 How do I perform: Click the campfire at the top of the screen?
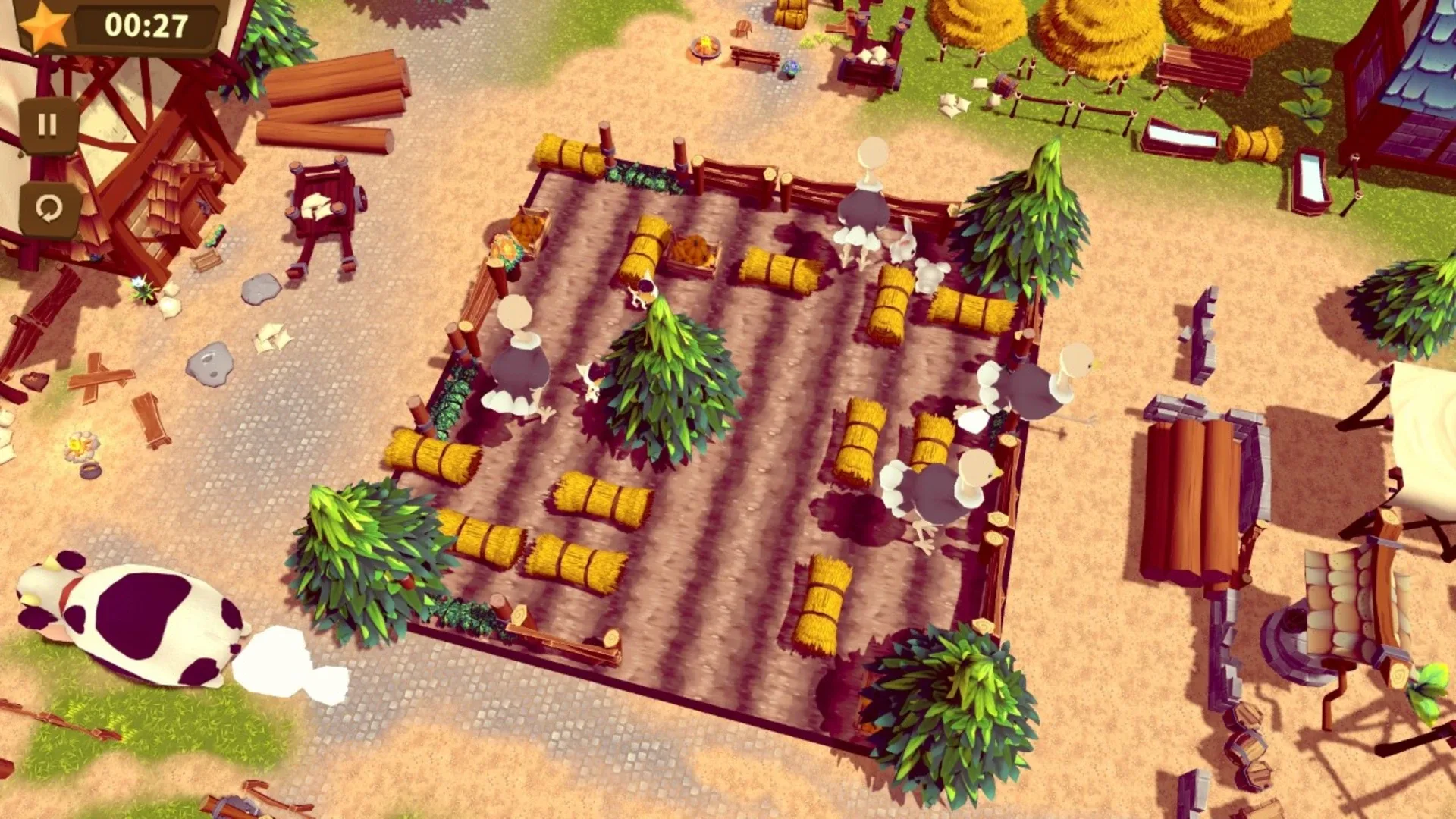705,47
